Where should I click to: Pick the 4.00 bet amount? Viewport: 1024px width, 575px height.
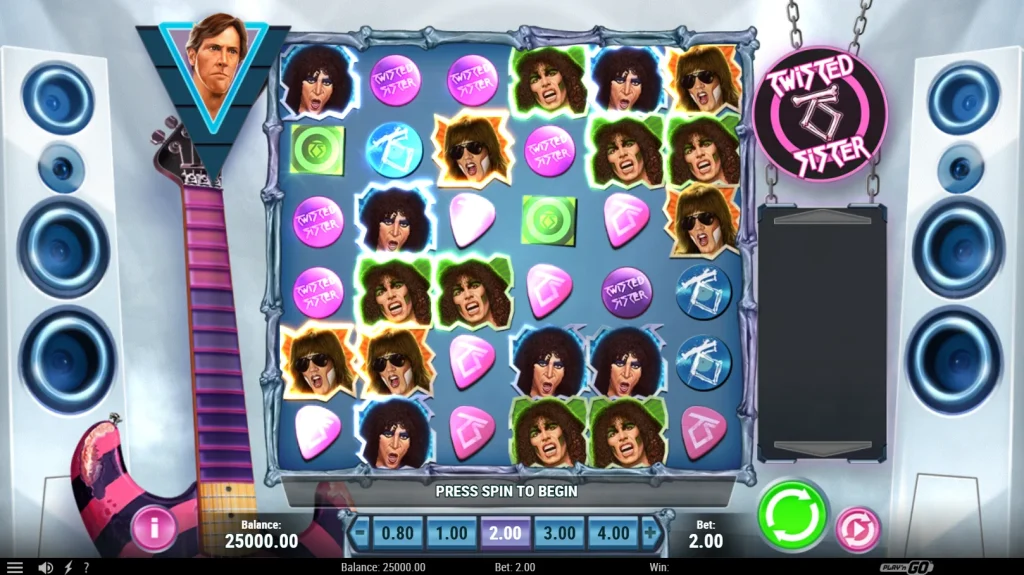tap(612, 533)
